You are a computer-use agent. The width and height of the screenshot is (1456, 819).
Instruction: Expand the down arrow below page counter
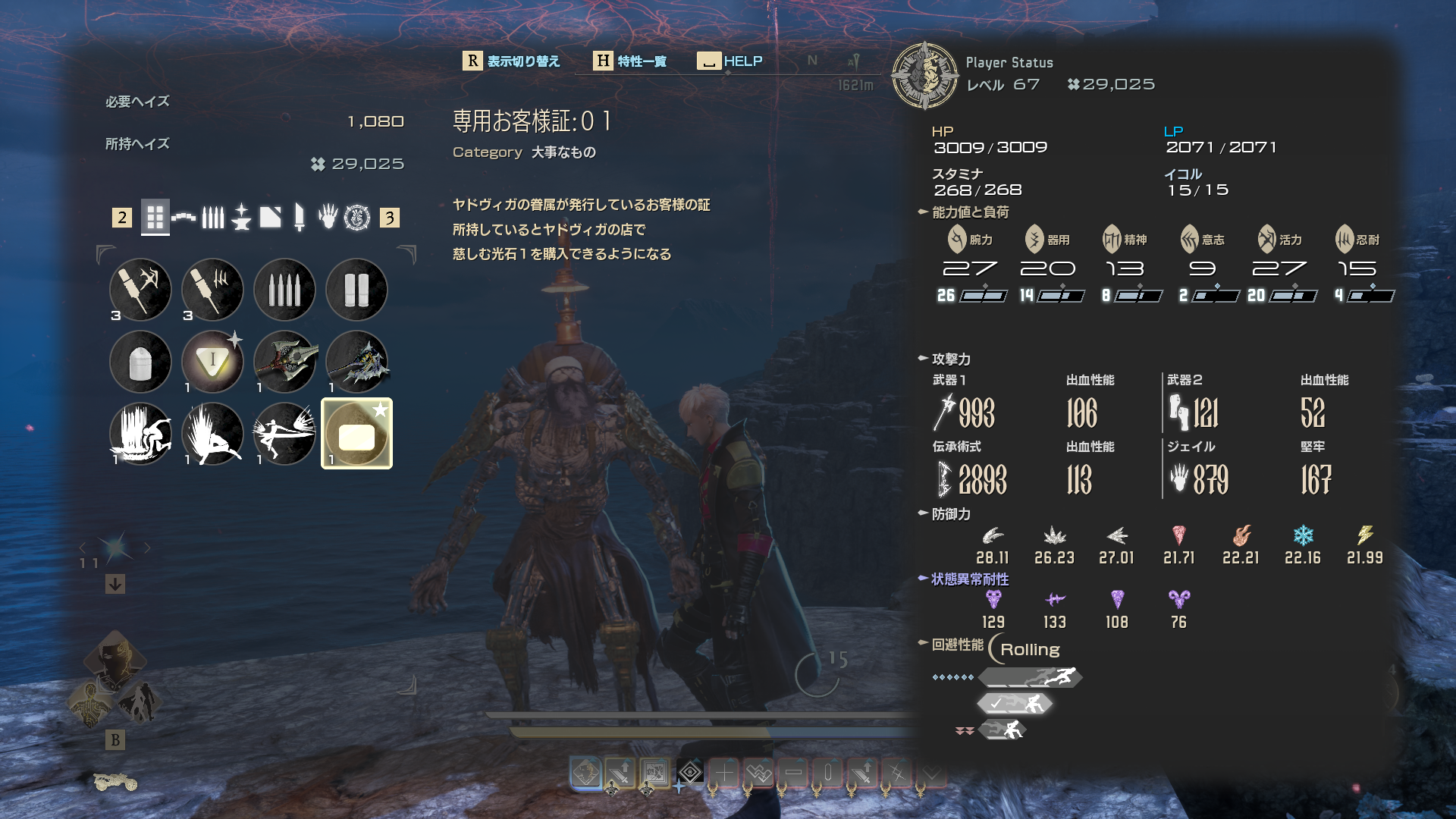point(115,584)
